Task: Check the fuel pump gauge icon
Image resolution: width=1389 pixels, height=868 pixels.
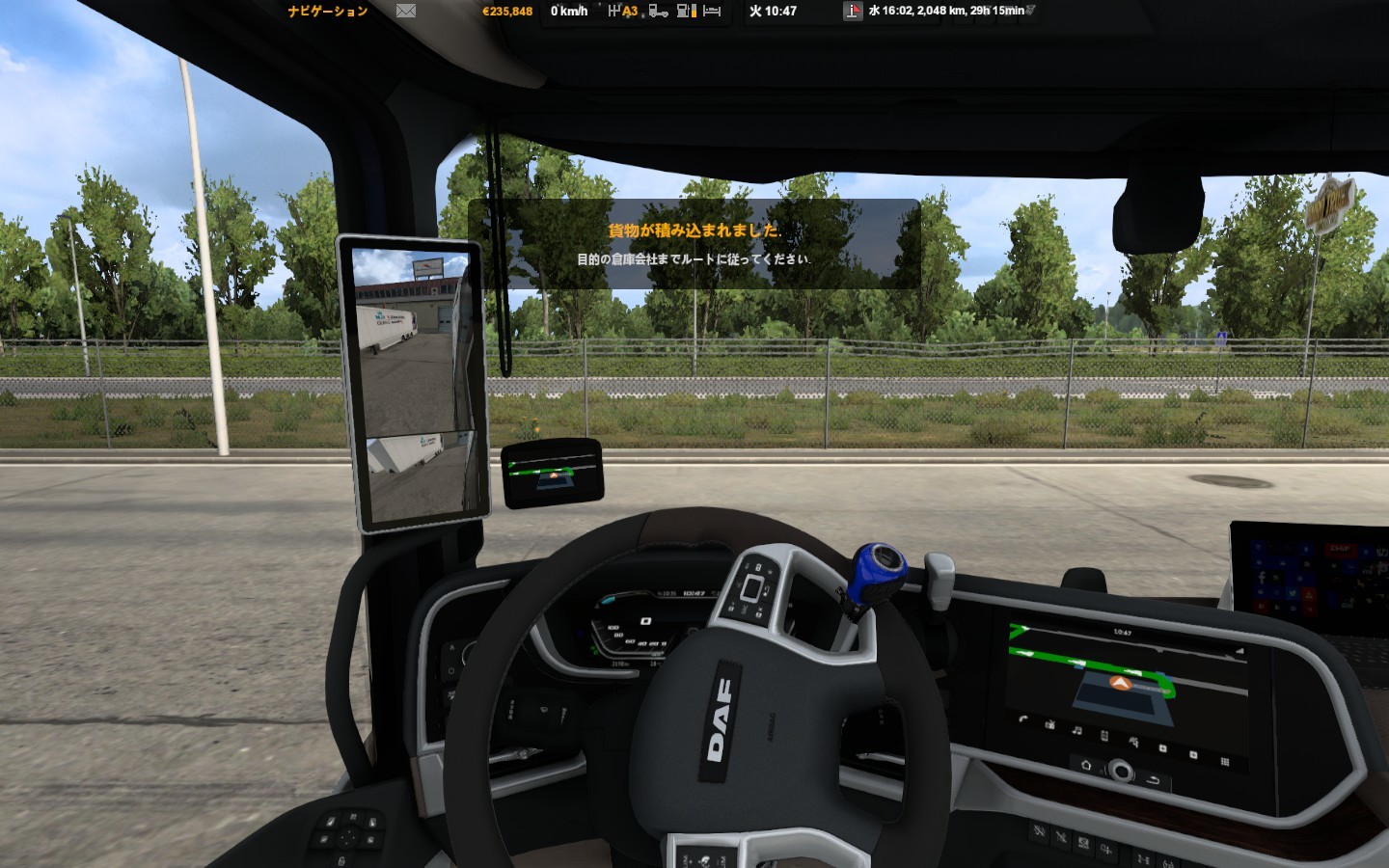Action: (686, 12)
